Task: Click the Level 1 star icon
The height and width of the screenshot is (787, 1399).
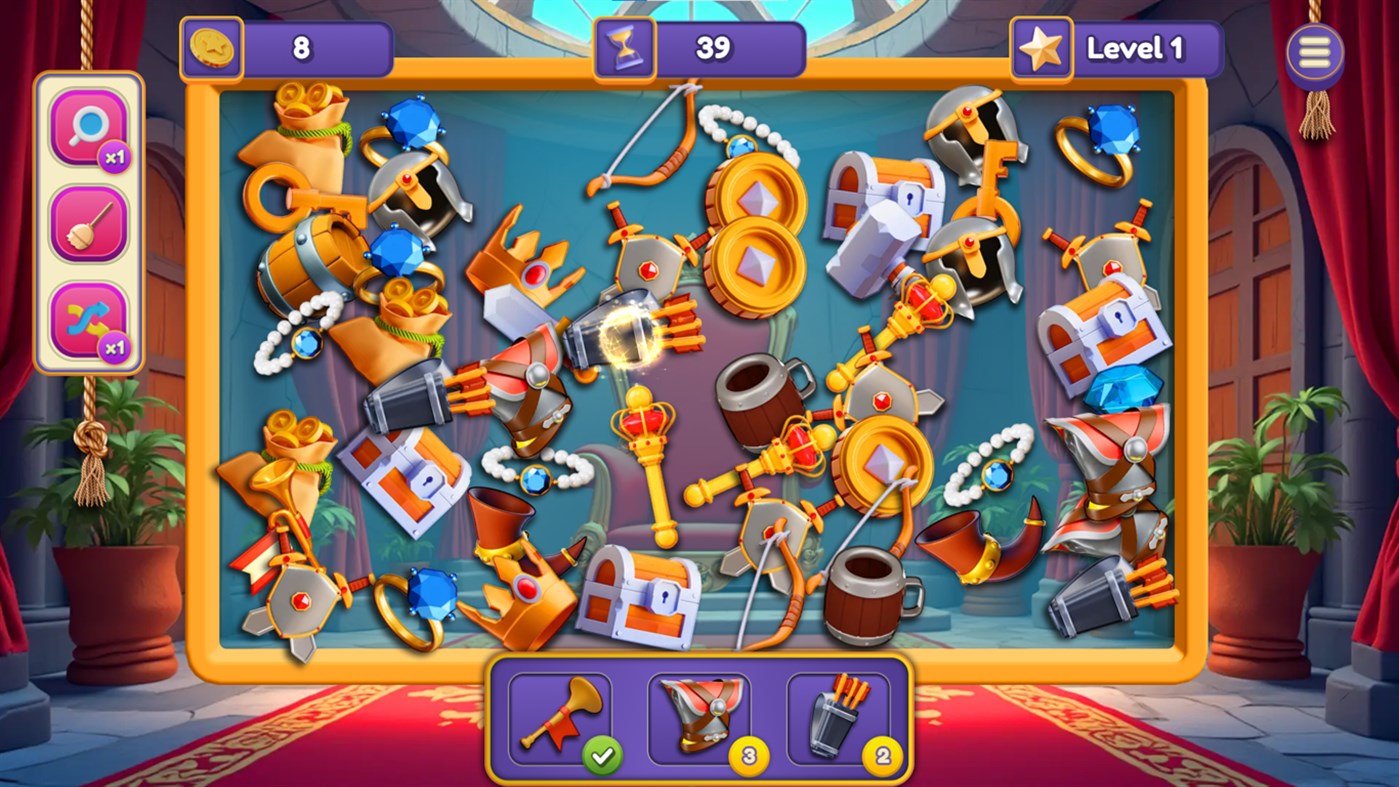Action: (x=1042, y=46)
